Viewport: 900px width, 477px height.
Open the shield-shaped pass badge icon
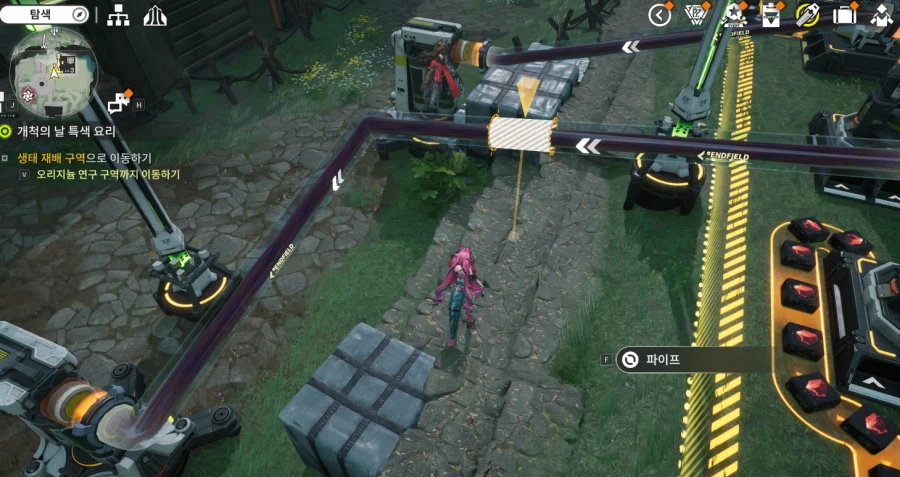point(696,15)
